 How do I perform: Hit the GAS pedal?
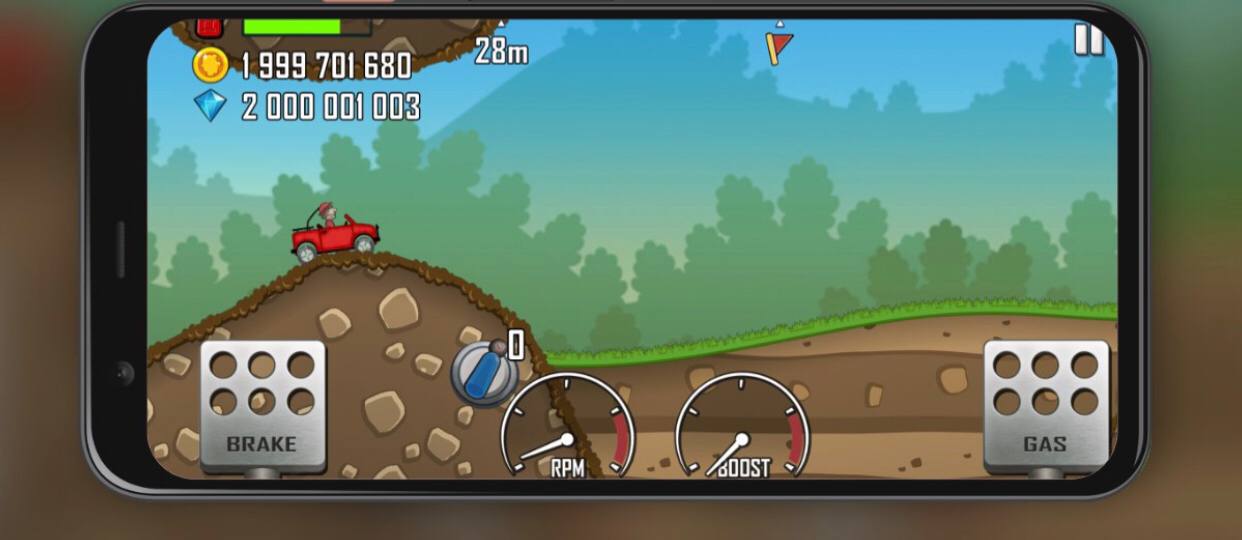(1045, 404)
